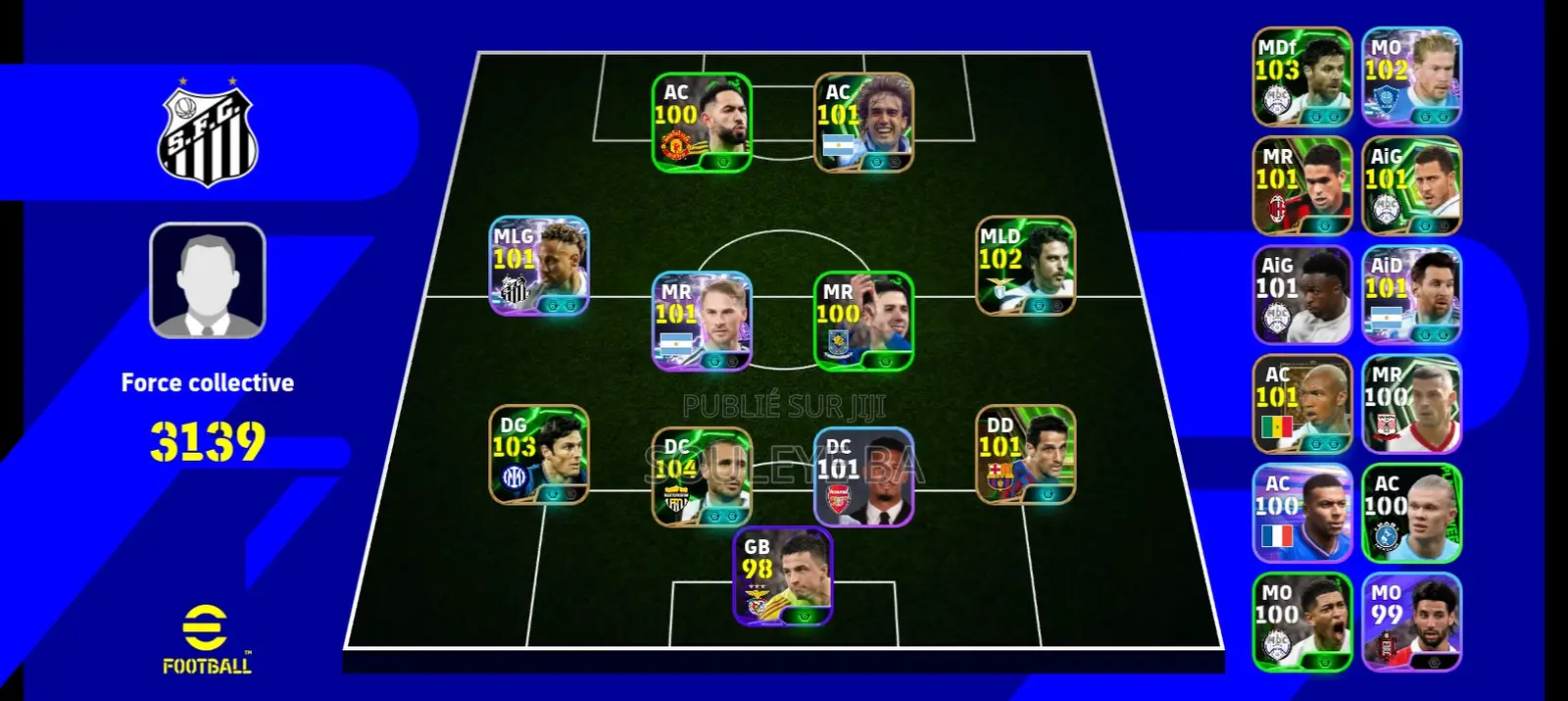
Task: Choose the MLD 102 right midfielder card
Action: pyautogui.click(x=1025, y=266)
